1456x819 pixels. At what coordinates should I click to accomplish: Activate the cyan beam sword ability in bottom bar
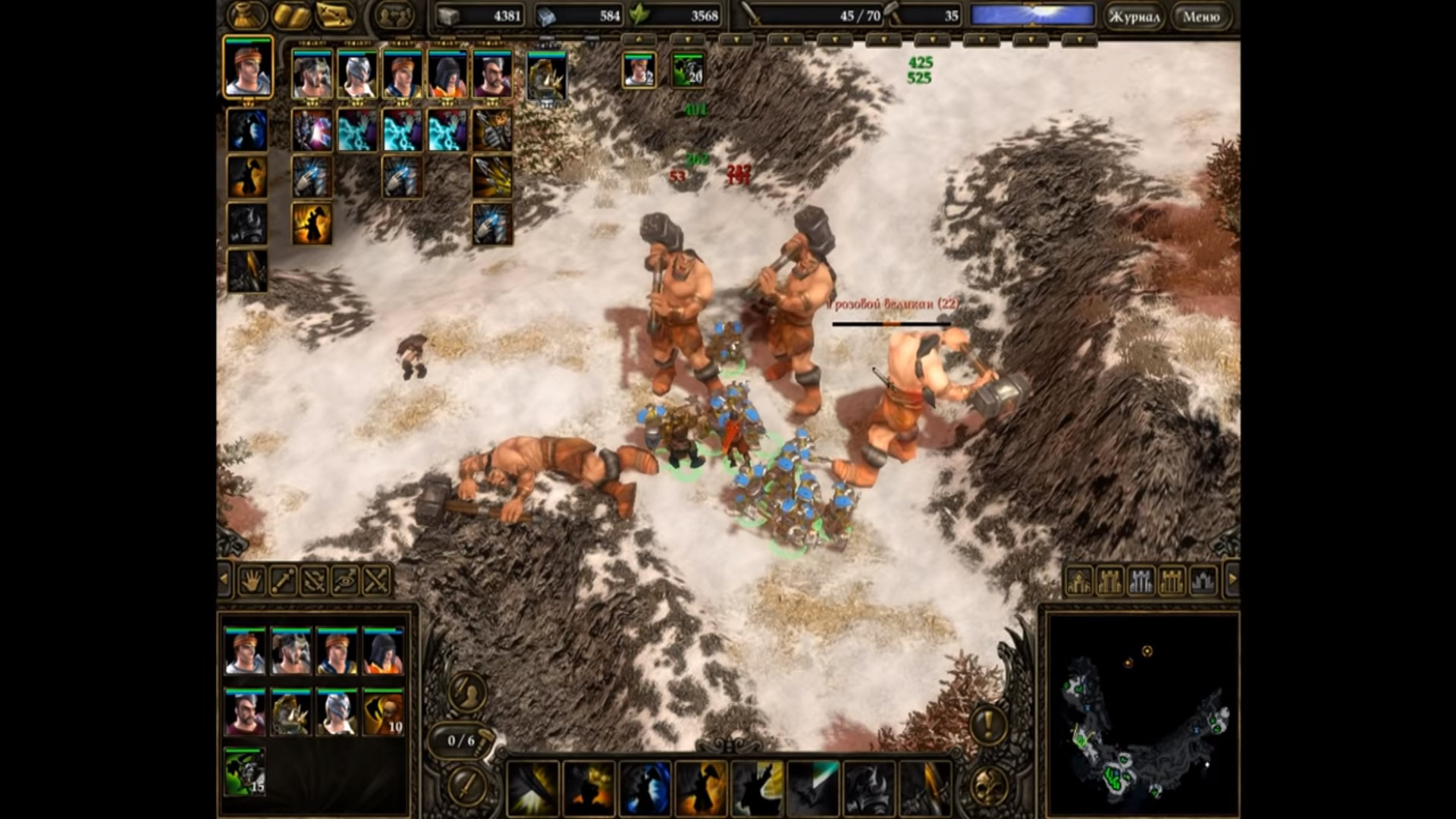click(x=814, y=789)
